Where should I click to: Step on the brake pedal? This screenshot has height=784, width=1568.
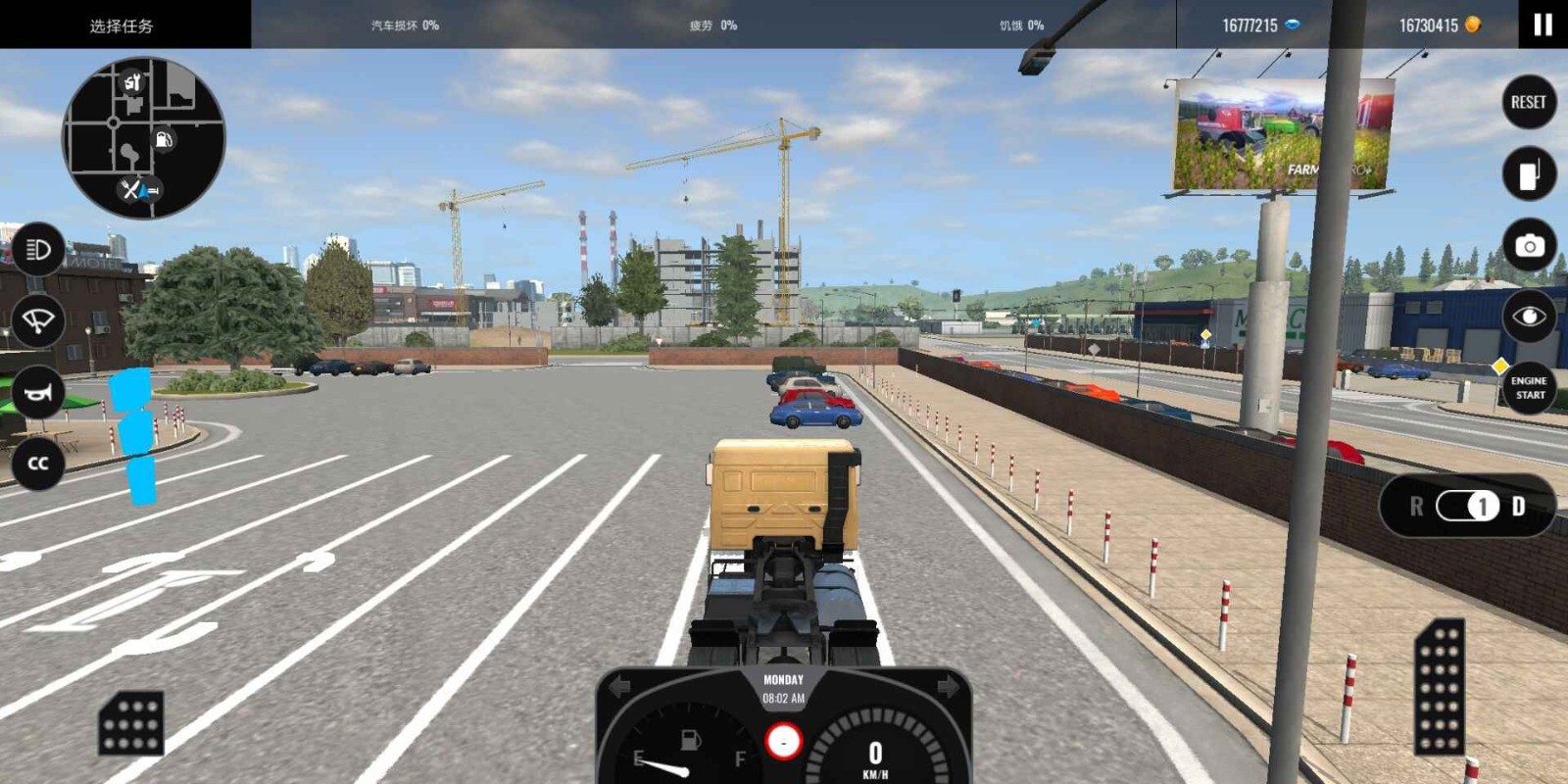[131, 724]
